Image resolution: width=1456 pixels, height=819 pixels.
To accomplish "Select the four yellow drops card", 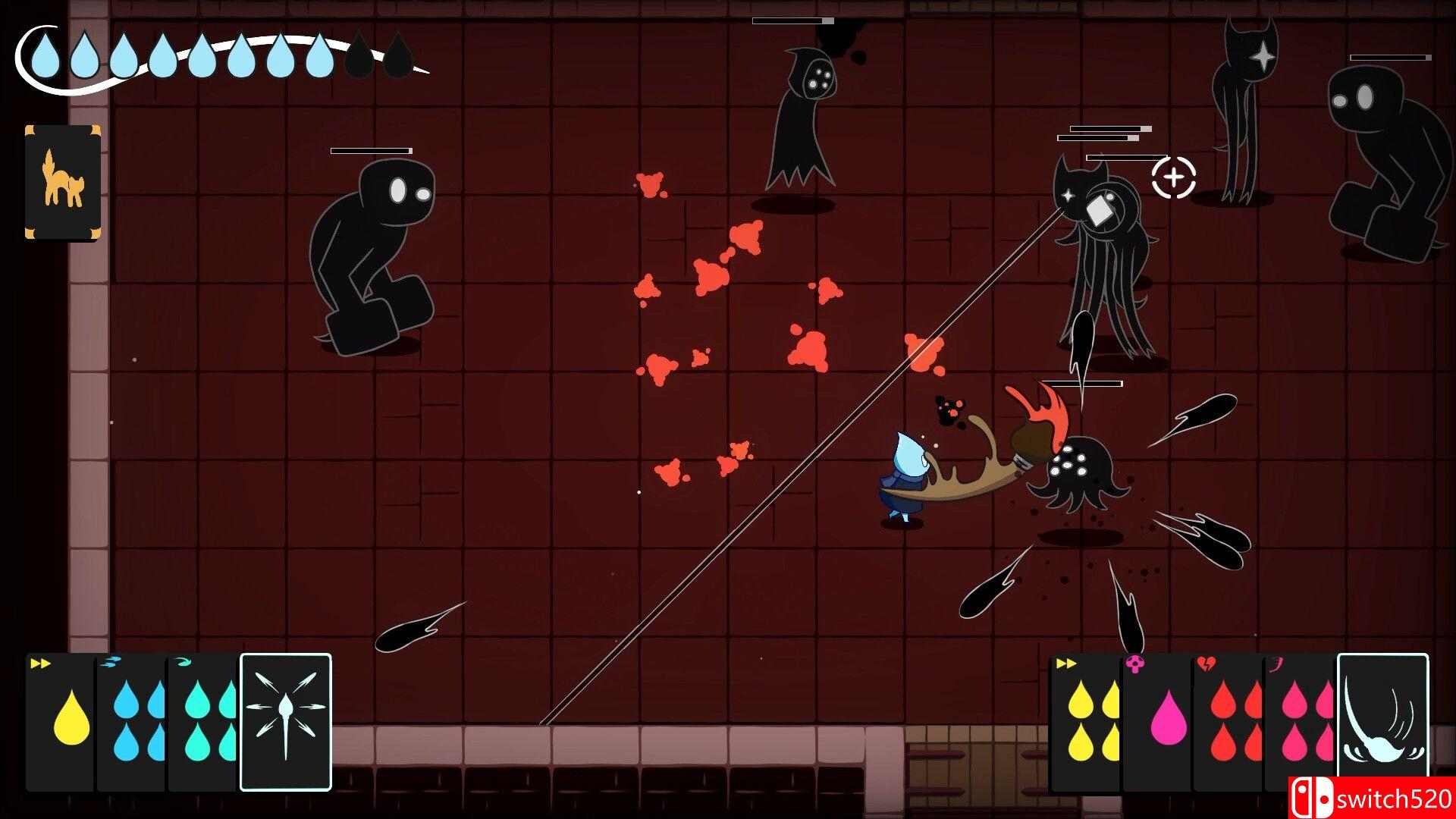I will tap(1086, 720).
